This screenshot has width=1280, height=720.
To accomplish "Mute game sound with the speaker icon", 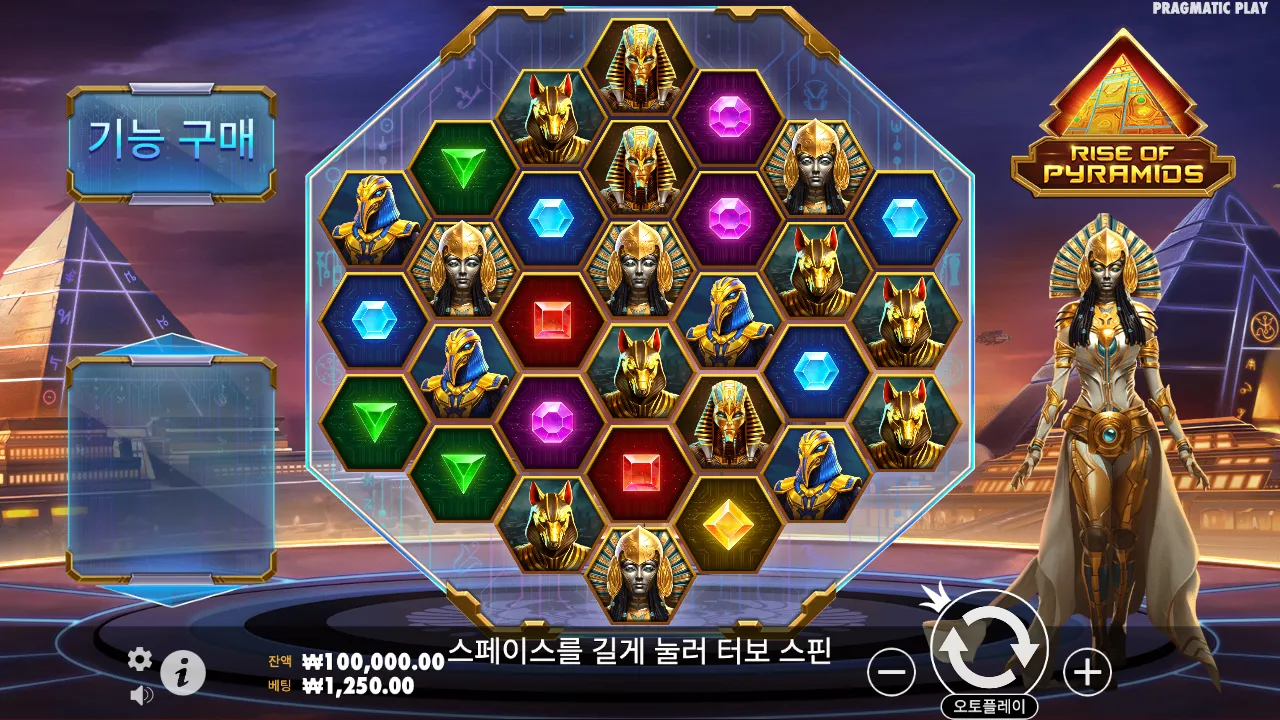I will (140, 694).
